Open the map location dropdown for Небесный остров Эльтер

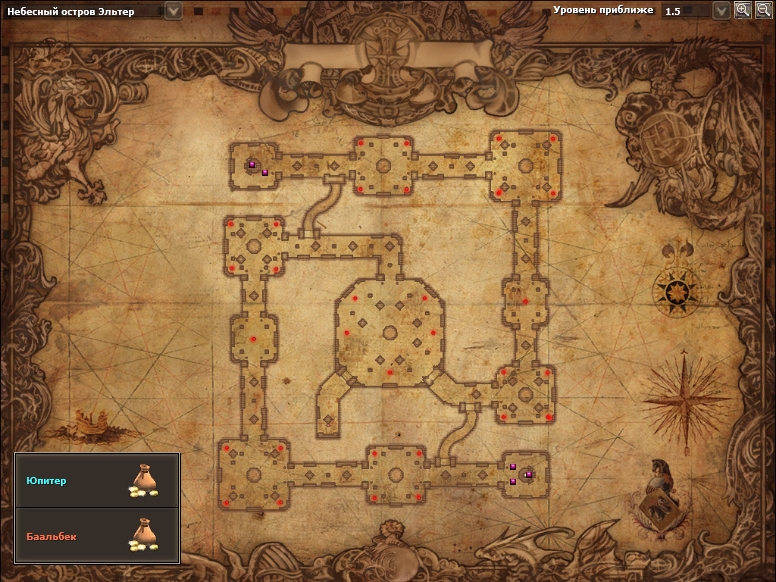click(173, 11)
